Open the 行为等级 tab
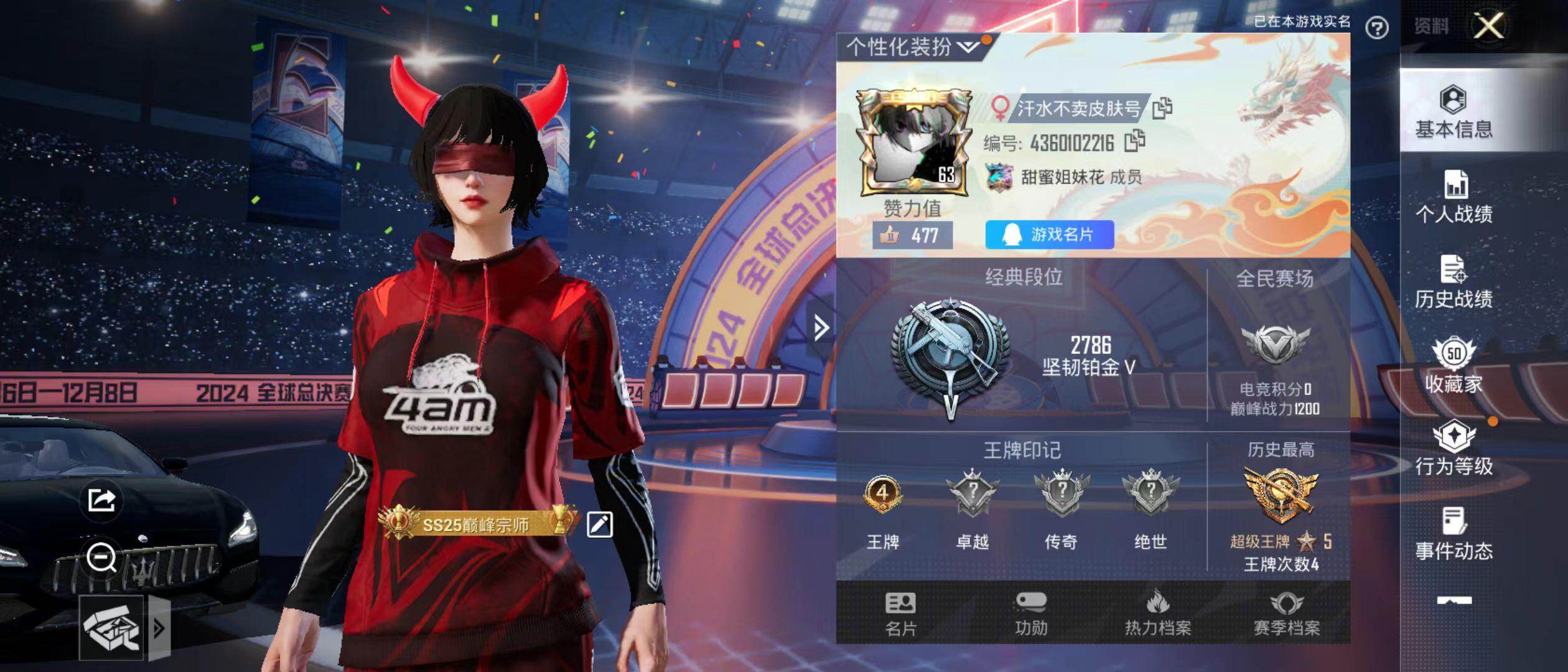1568x672 pixels. click(x=1454, y=449)
